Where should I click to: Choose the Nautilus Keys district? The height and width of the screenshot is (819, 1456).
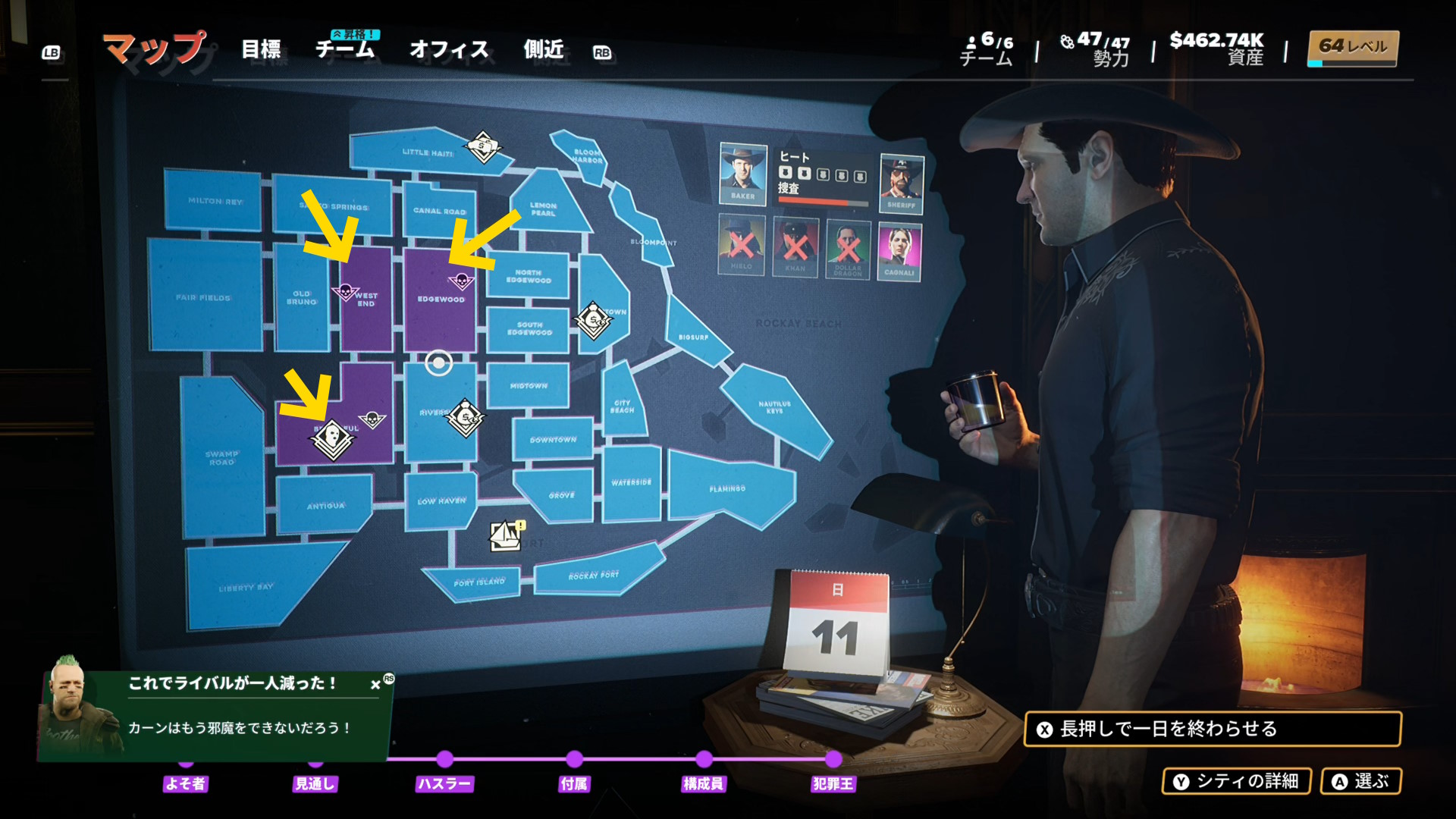tap(774, 407)
